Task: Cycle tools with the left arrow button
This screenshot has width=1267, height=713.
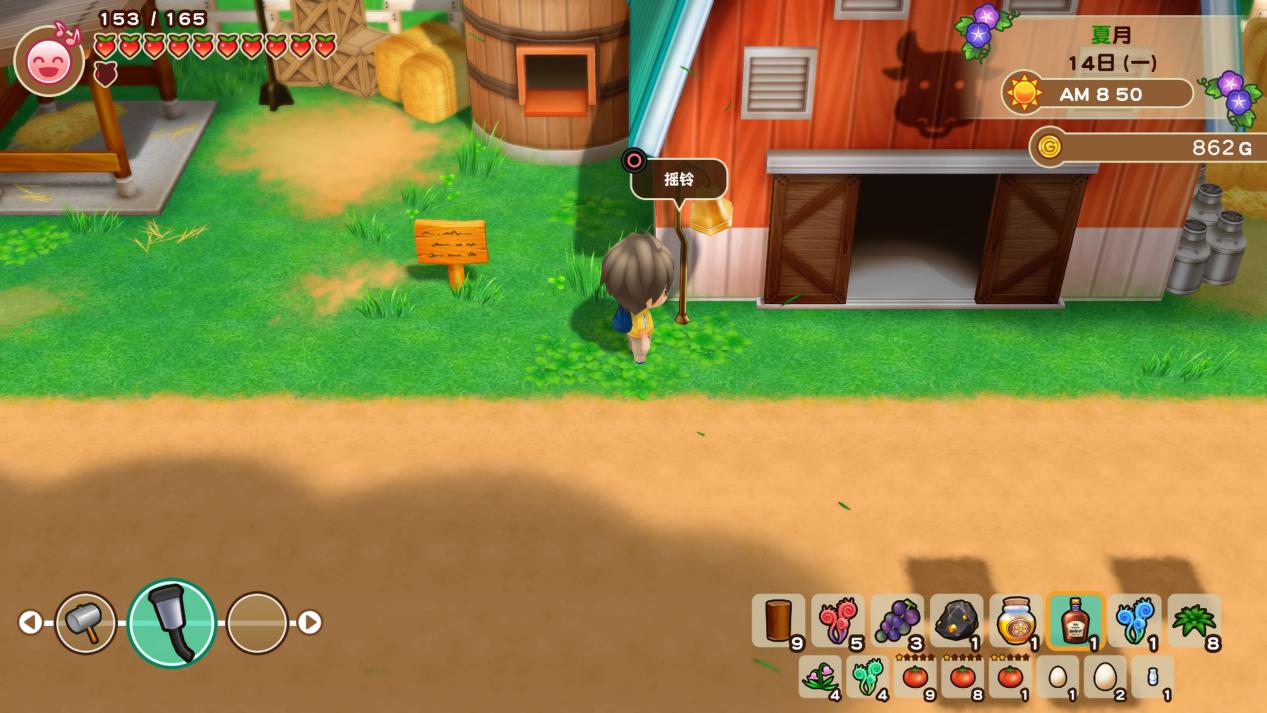Action: tap(30, 622)
